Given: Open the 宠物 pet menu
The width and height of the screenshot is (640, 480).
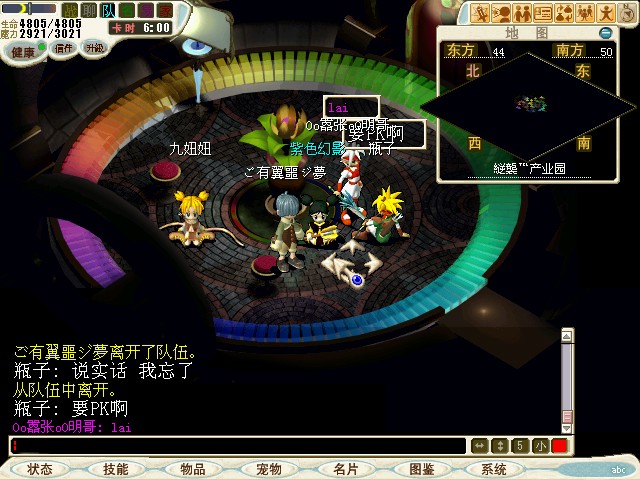Looking at the screenshot, I should [269, 469].
